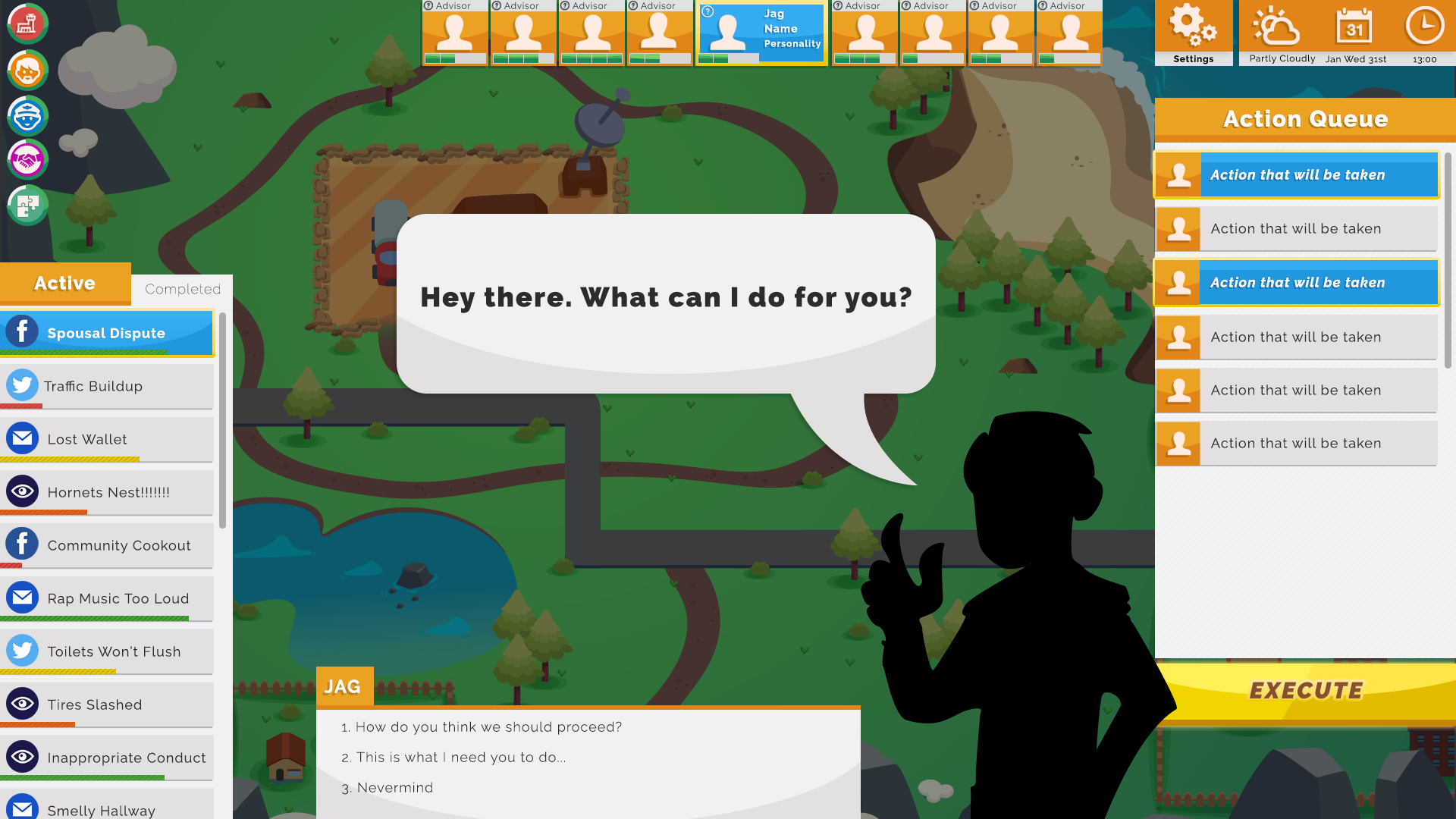Open the Settings gear menu
Image resolution: width=1456 pixels, height=819 pixels.
[1193, 29]
